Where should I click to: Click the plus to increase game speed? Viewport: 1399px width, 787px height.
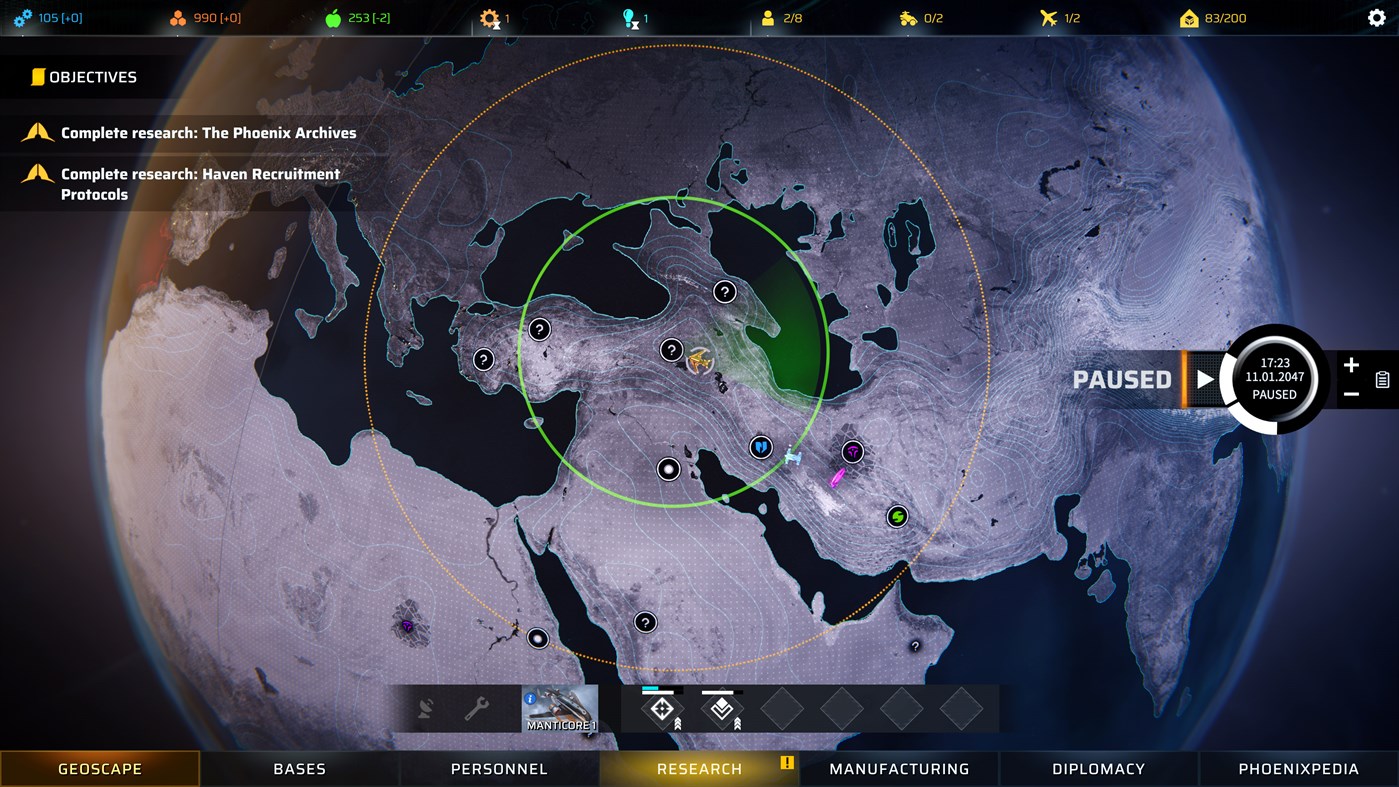pos(1352,364)
